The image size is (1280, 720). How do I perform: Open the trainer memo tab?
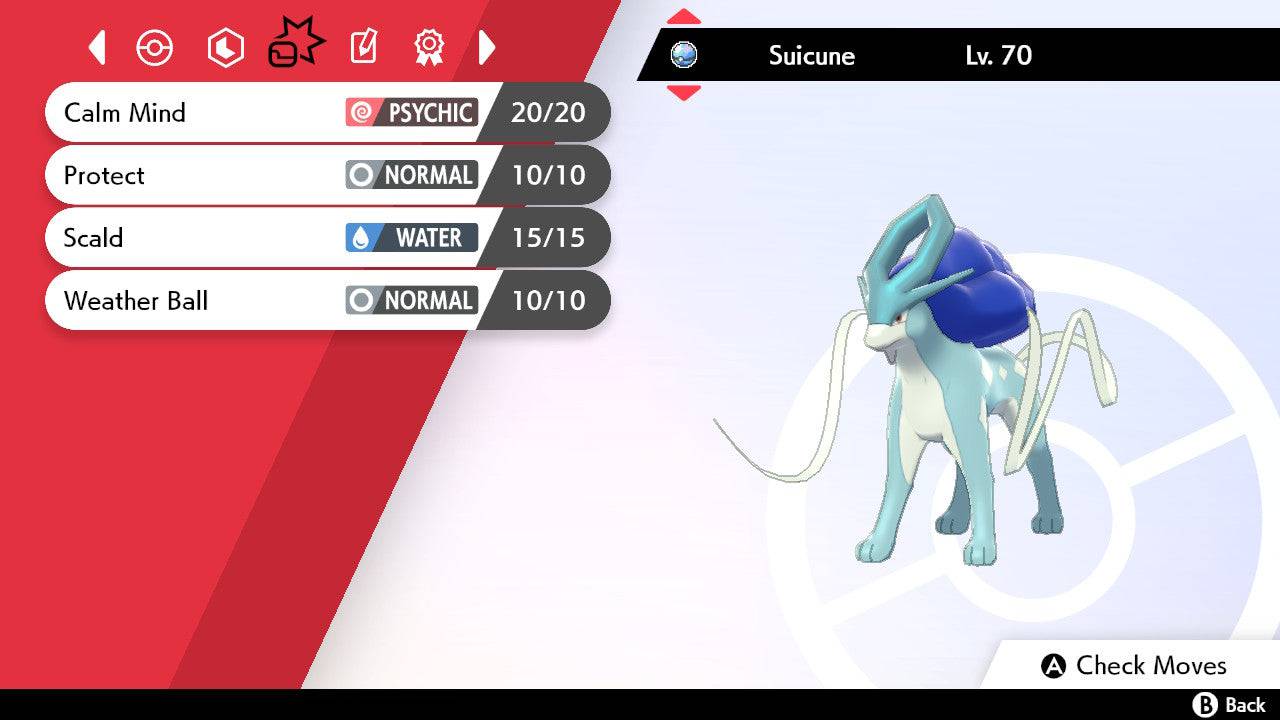[363, 47]
